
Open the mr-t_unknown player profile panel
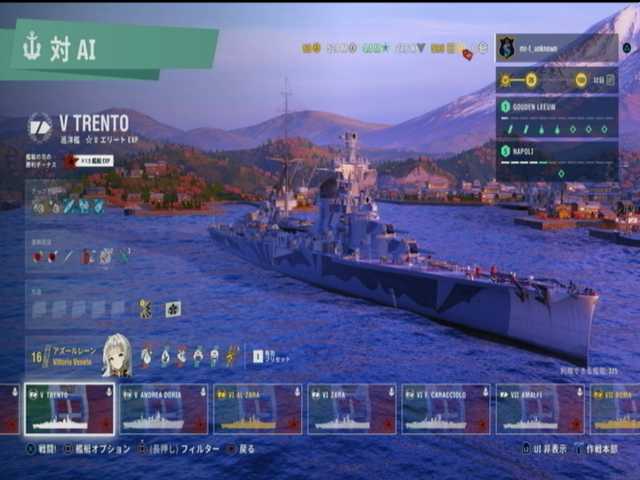click(557, 48)
